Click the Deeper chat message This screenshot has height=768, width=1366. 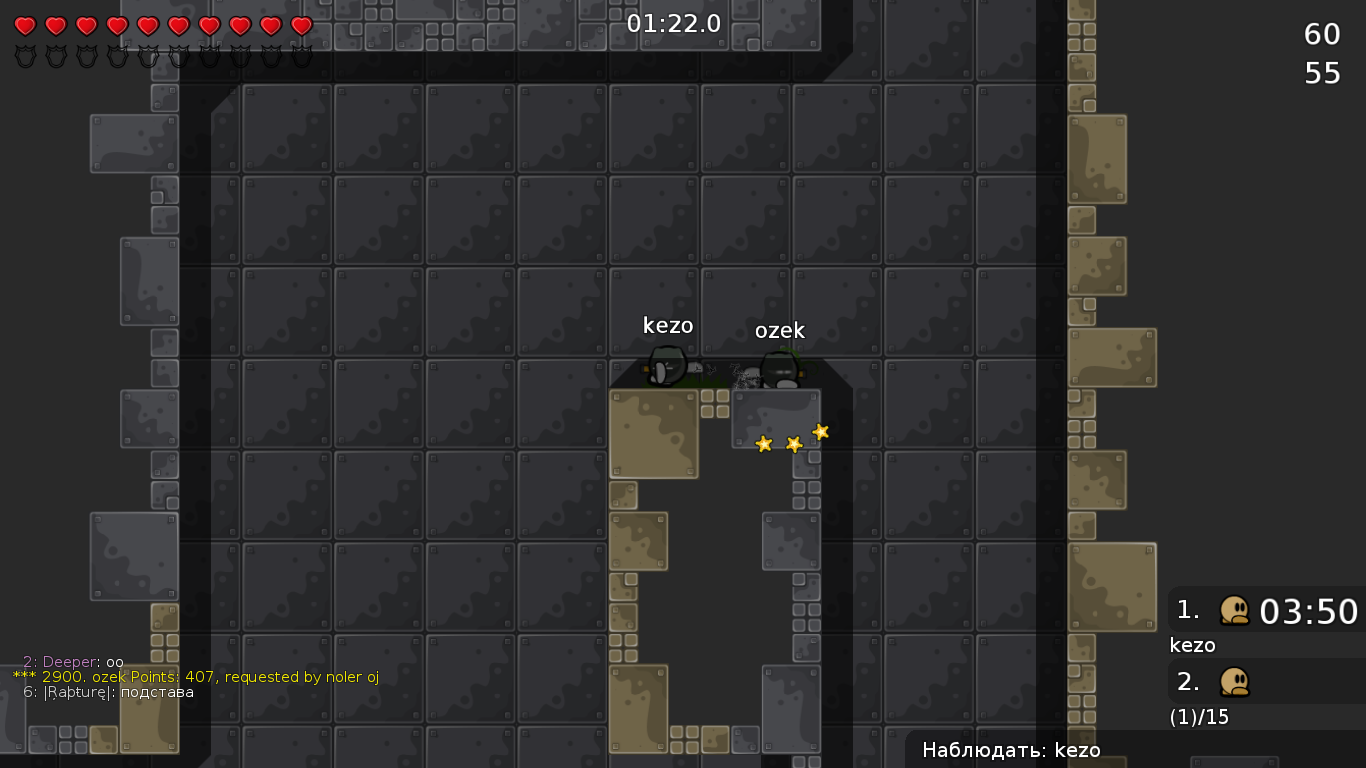(73, 662)
